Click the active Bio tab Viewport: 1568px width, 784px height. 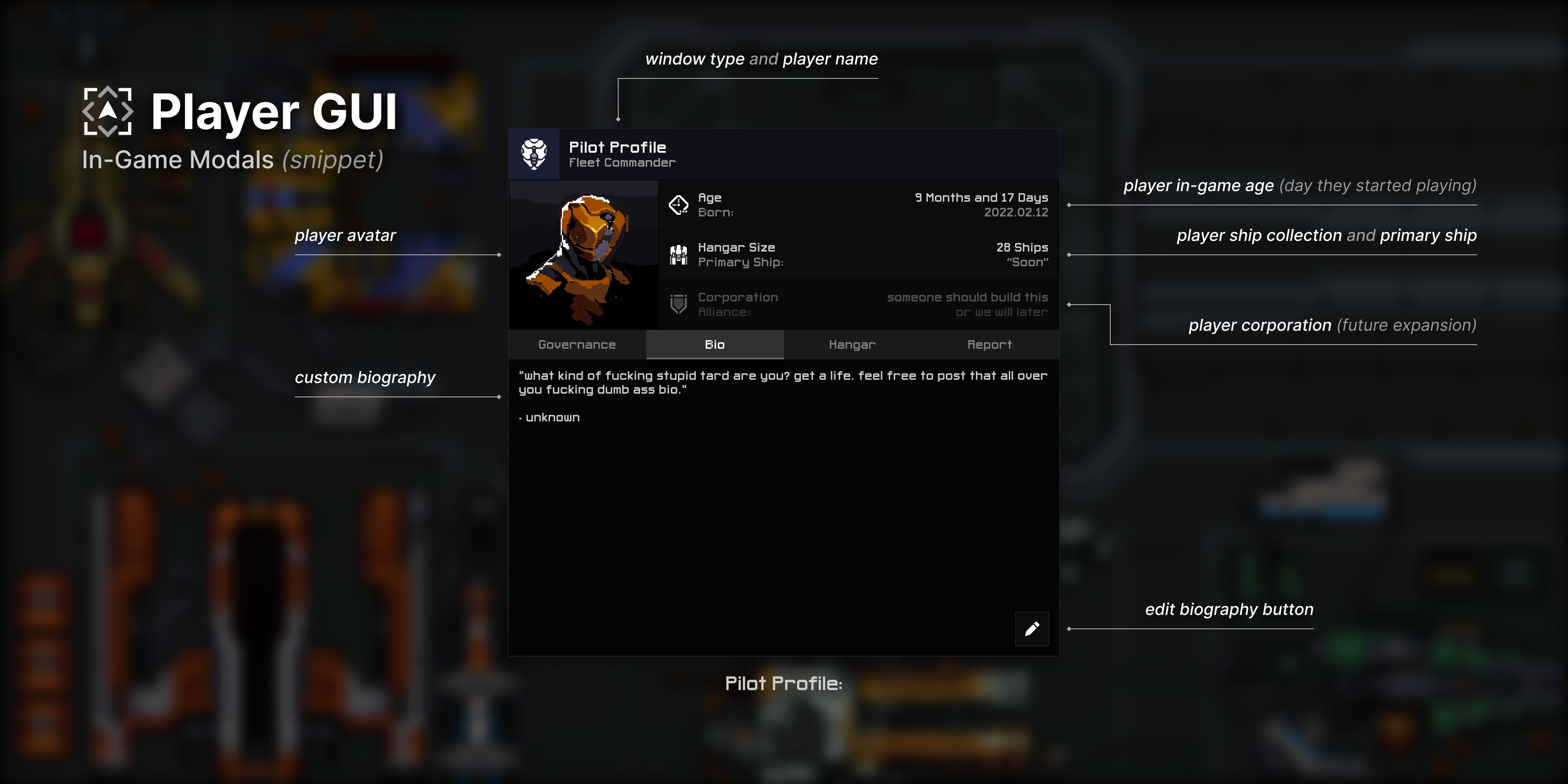pos(714,345)
